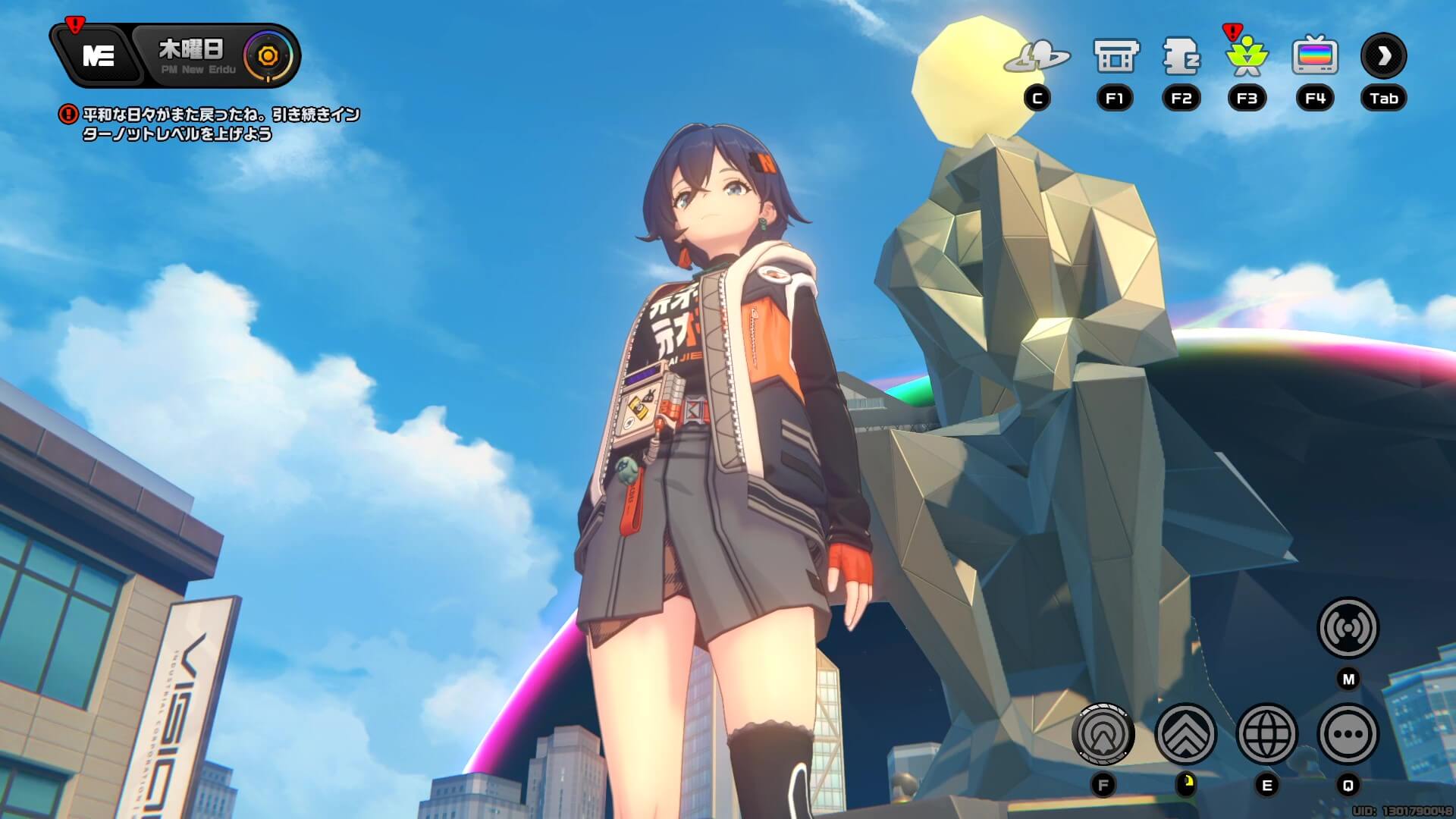Open the green figure events icon

(x=1247, y=57)
